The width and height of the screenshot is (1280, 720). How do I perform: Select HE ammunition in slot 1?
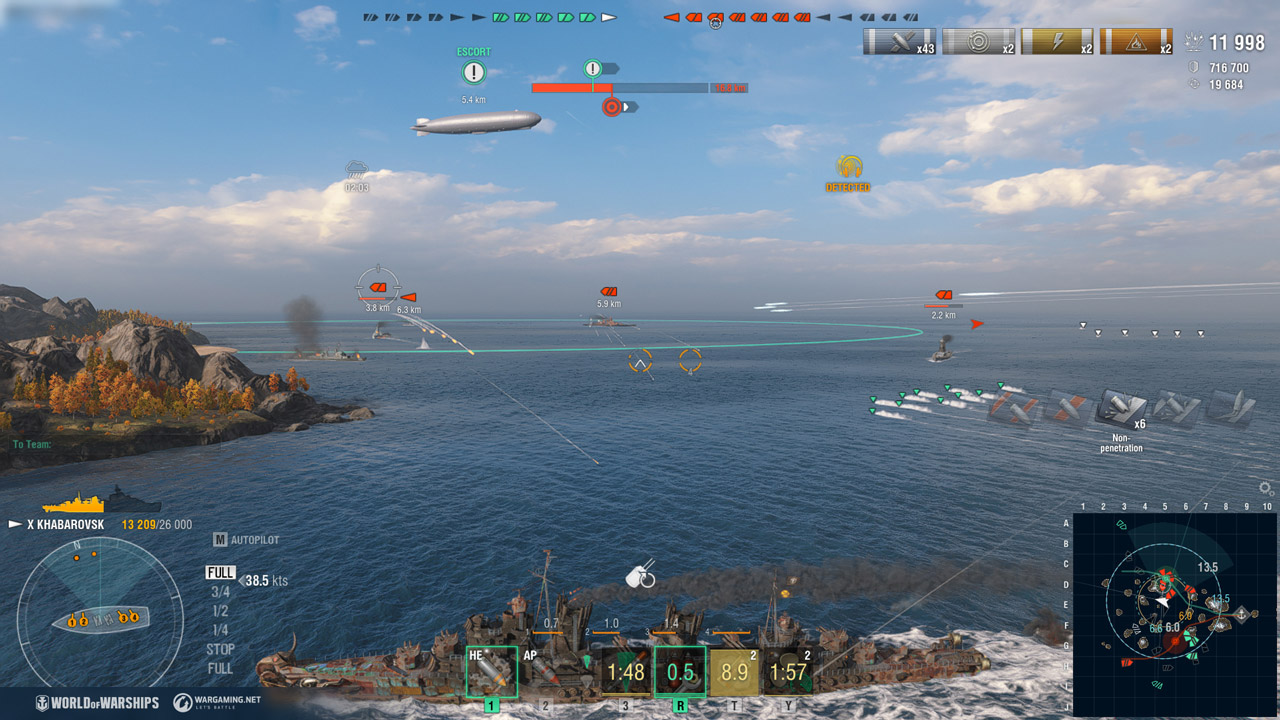492,668
